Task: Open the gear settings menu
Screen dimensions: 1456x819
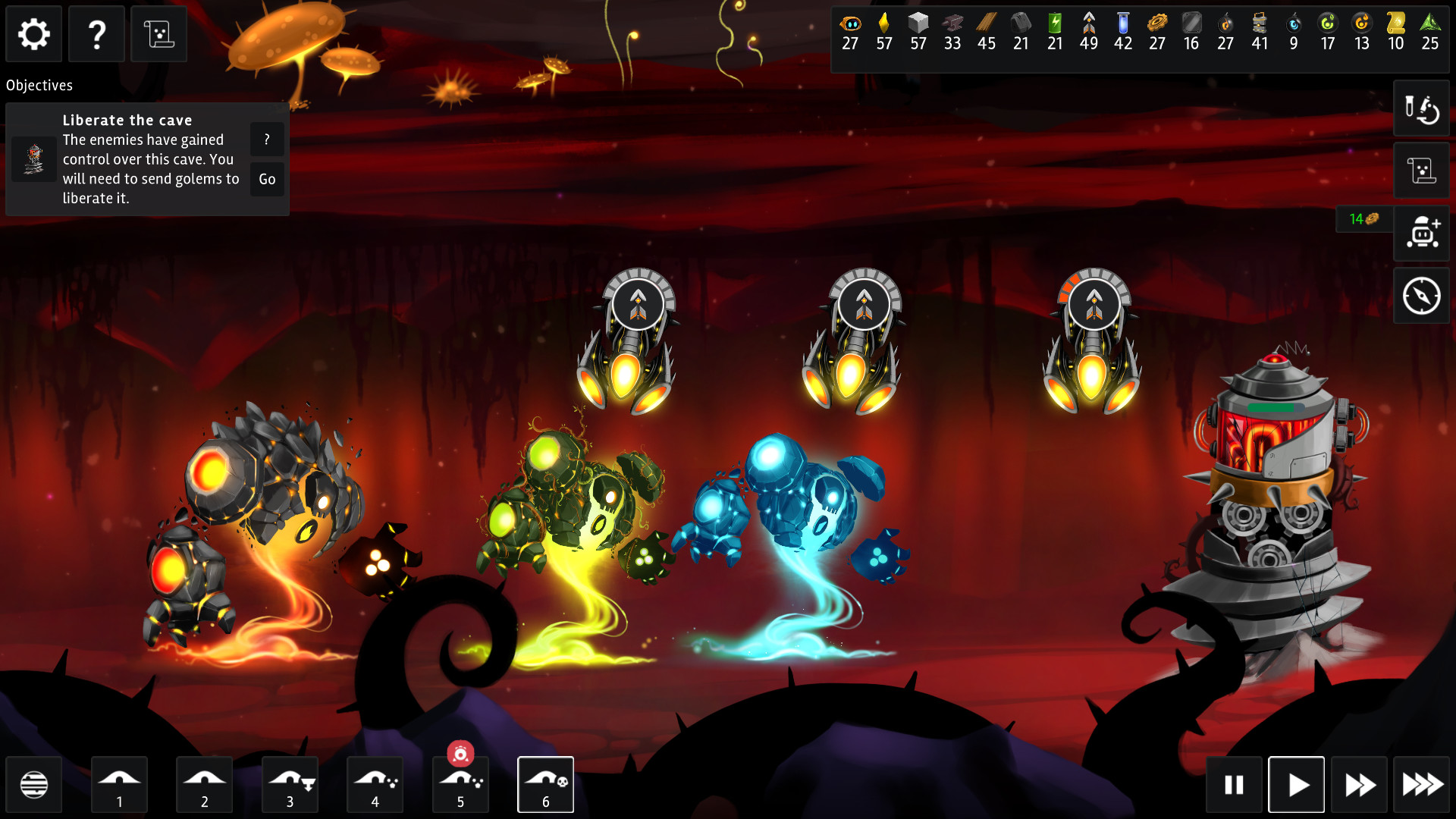Action: tap(34, 34)
